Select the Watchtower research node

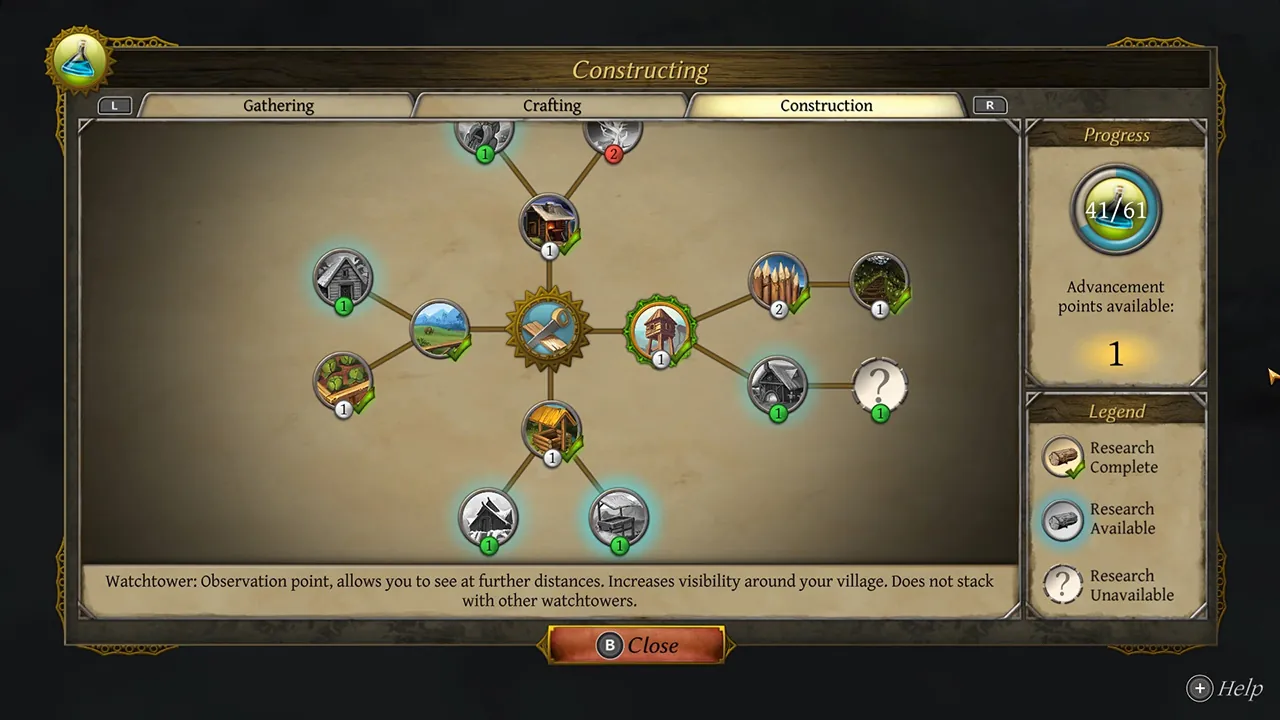click(658, 331)
